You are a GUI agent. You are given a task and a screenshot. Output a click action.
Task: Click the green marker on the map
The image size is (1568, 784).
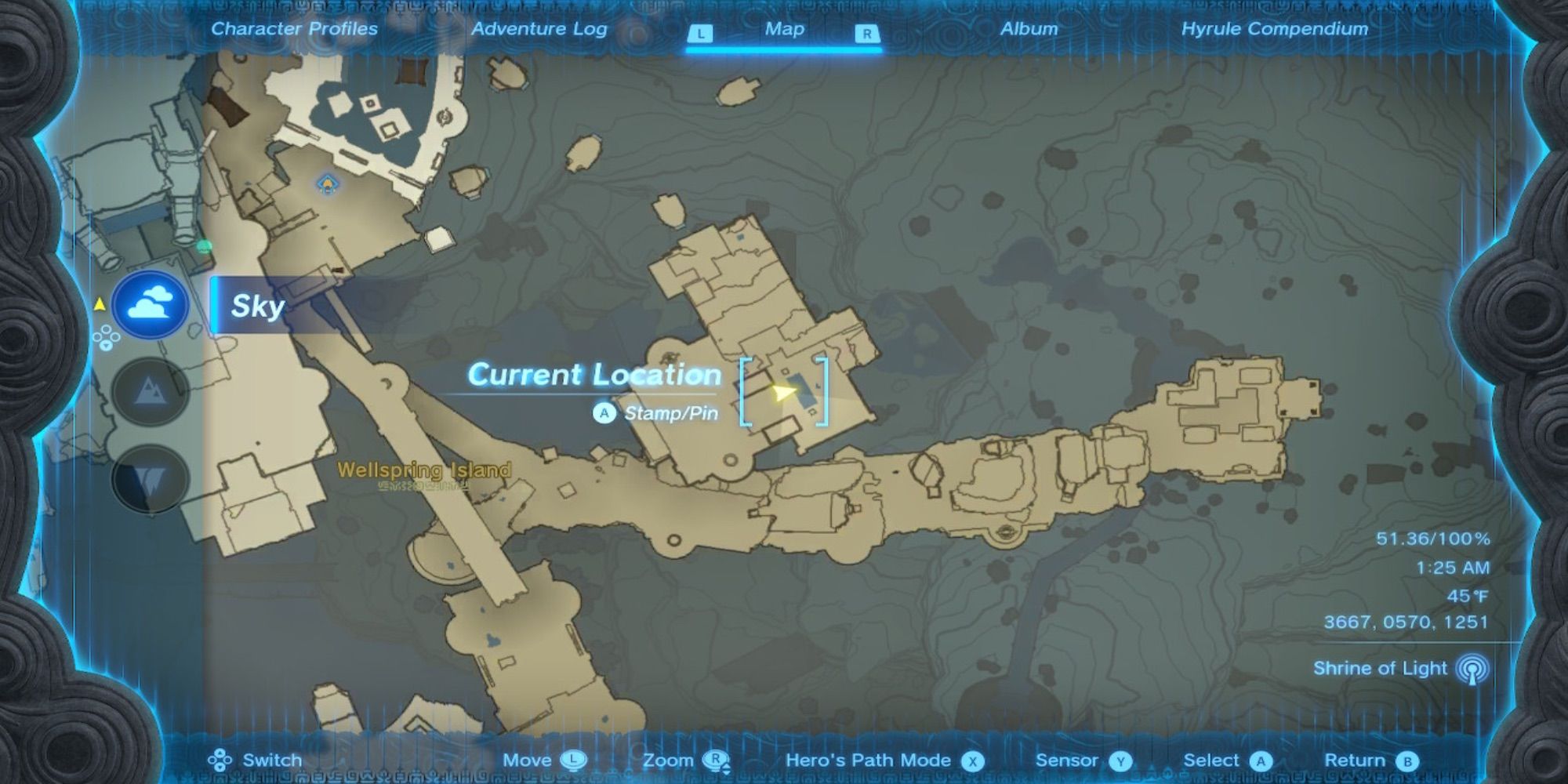point(205,247)
